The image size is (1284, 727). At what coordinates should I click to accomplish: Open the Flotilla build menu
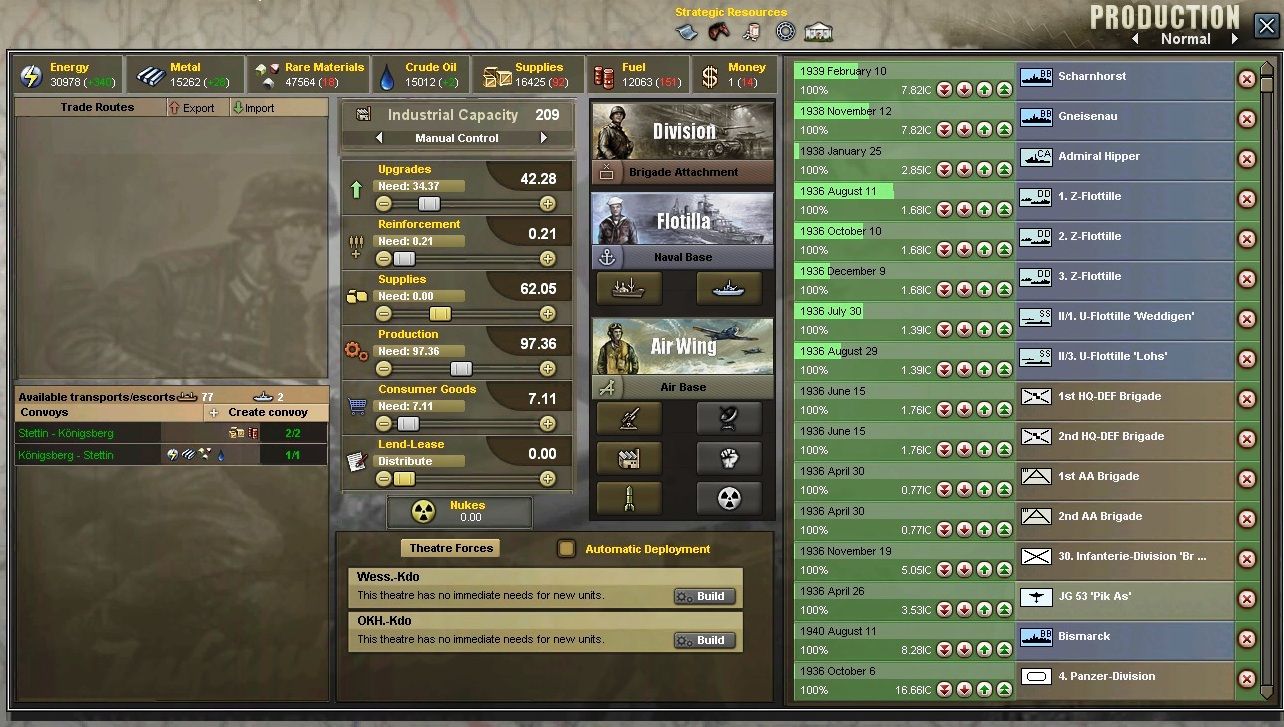(x=683, y=219)
